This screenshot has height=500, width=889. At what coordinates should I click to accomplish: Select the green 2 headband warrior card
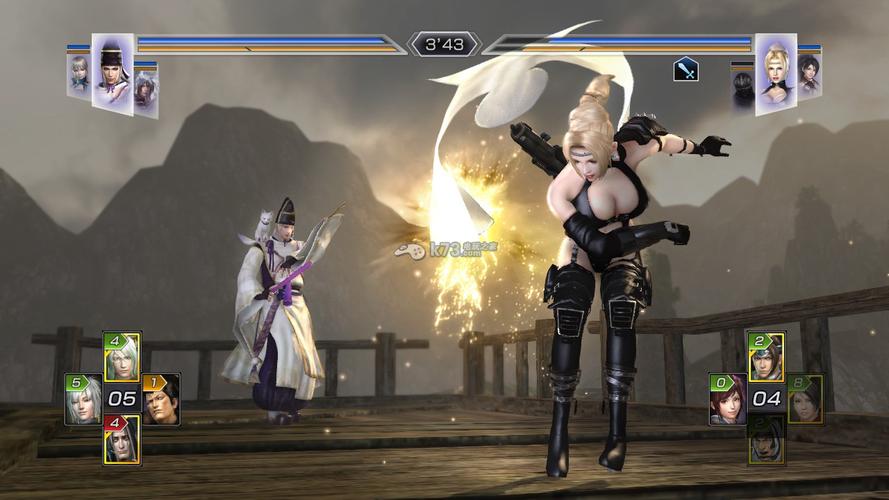pyautogui.click(x=766, y=357)
